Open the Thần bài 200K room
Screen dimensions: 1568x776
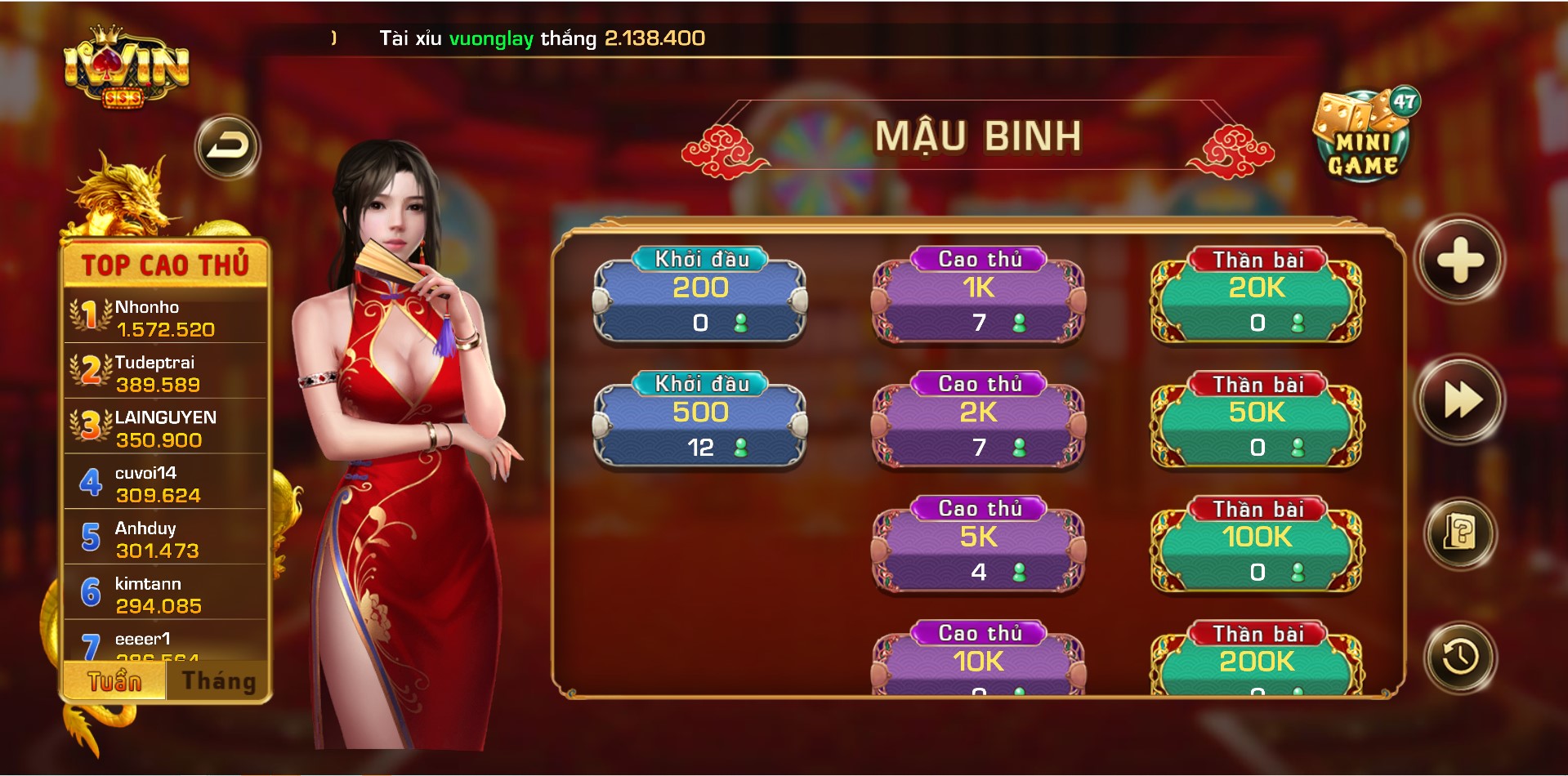(x=1256, y=670)
